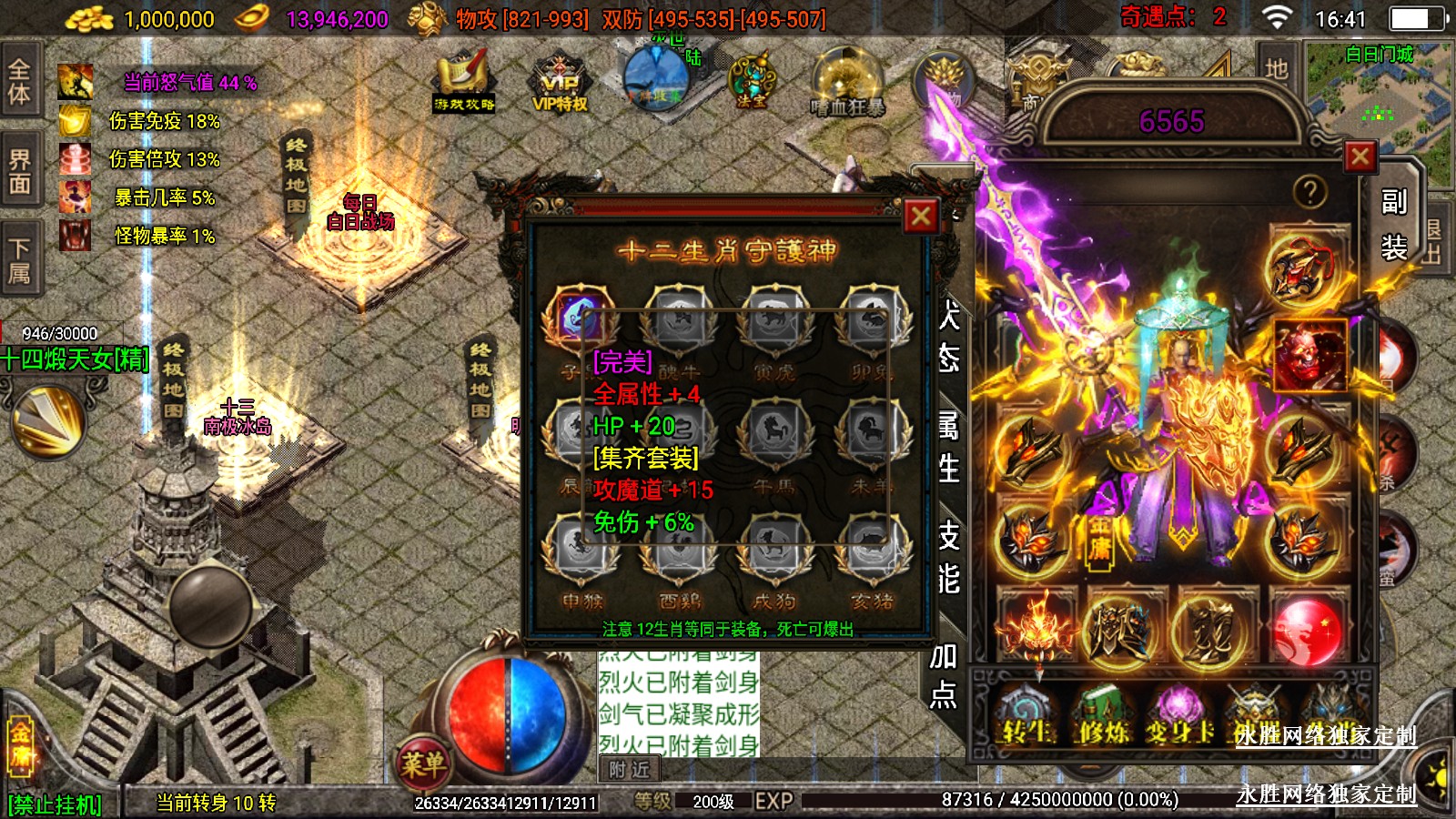Screen dimensions: 1456x819
Task: Switch to the 加点 stat points tab
Action: 944,674
